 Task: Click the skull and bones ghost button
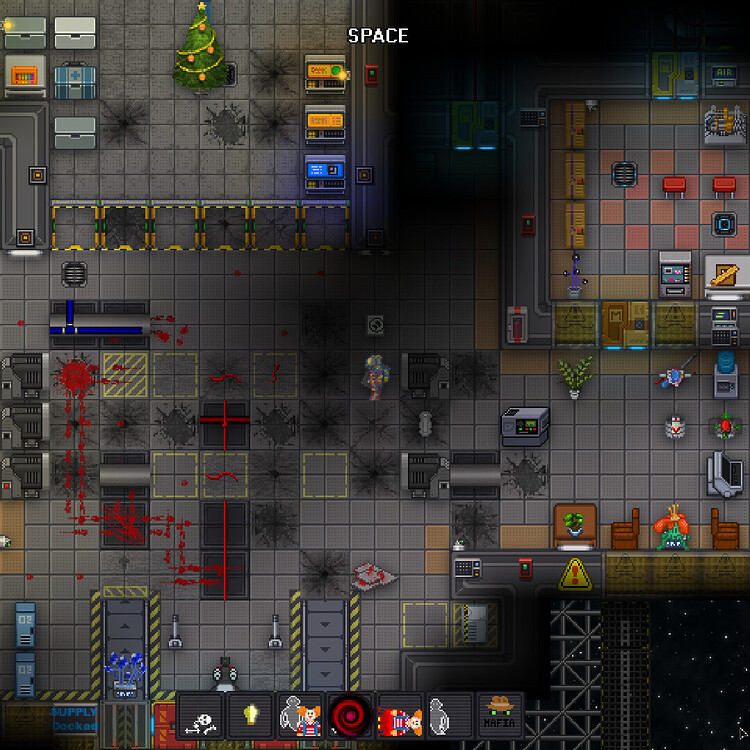coord(201,716)
